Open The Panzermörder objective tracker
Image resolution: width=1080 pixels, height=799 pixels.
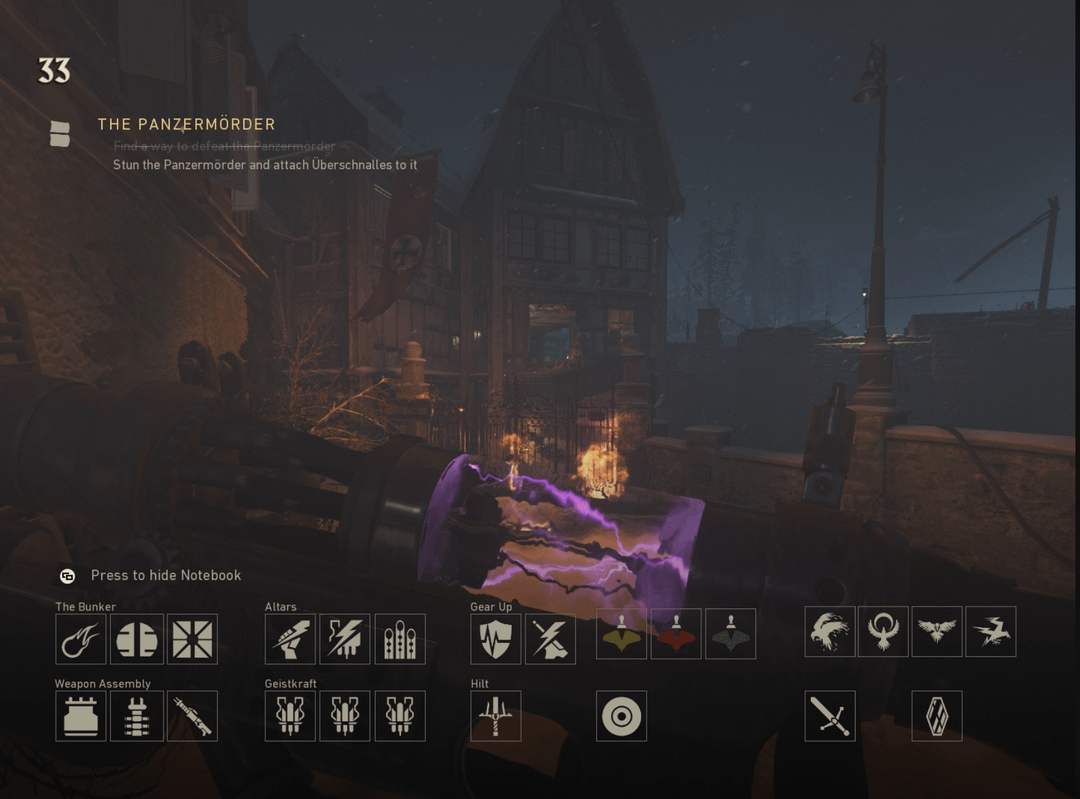(x=186, y=124)
